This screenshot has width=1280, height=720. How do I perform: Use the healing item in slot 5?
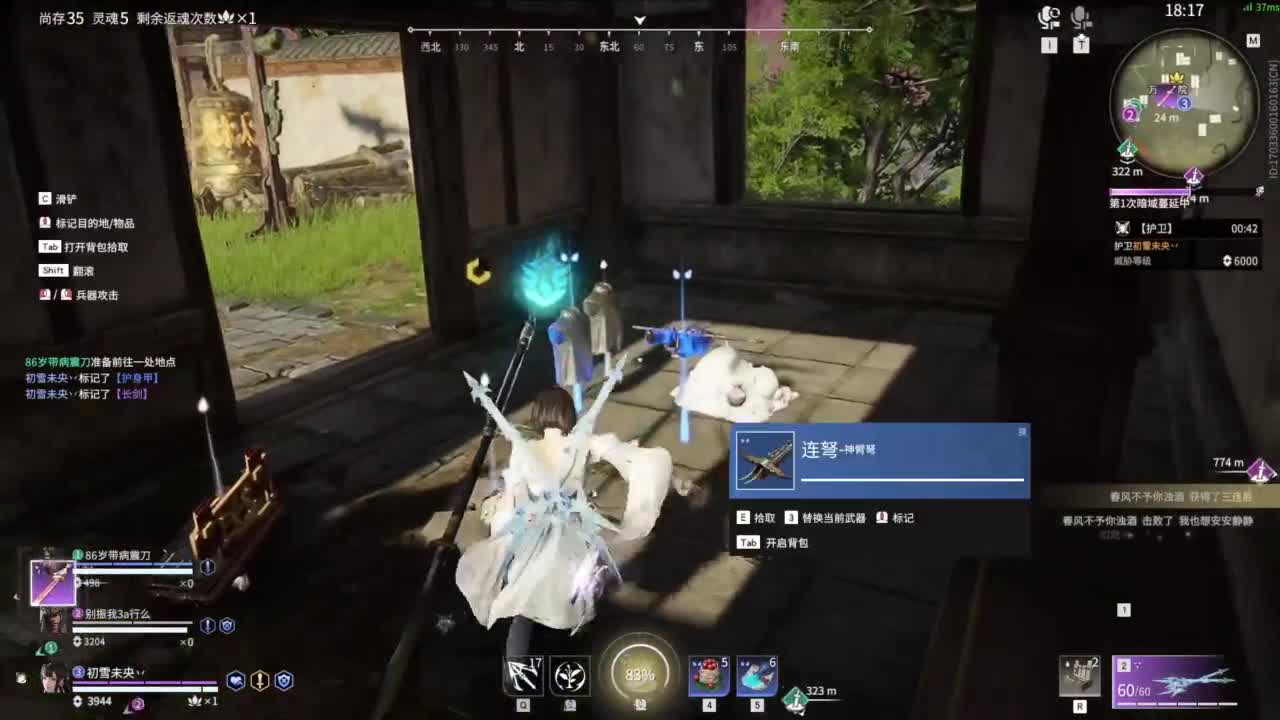(x=757, y=675)
